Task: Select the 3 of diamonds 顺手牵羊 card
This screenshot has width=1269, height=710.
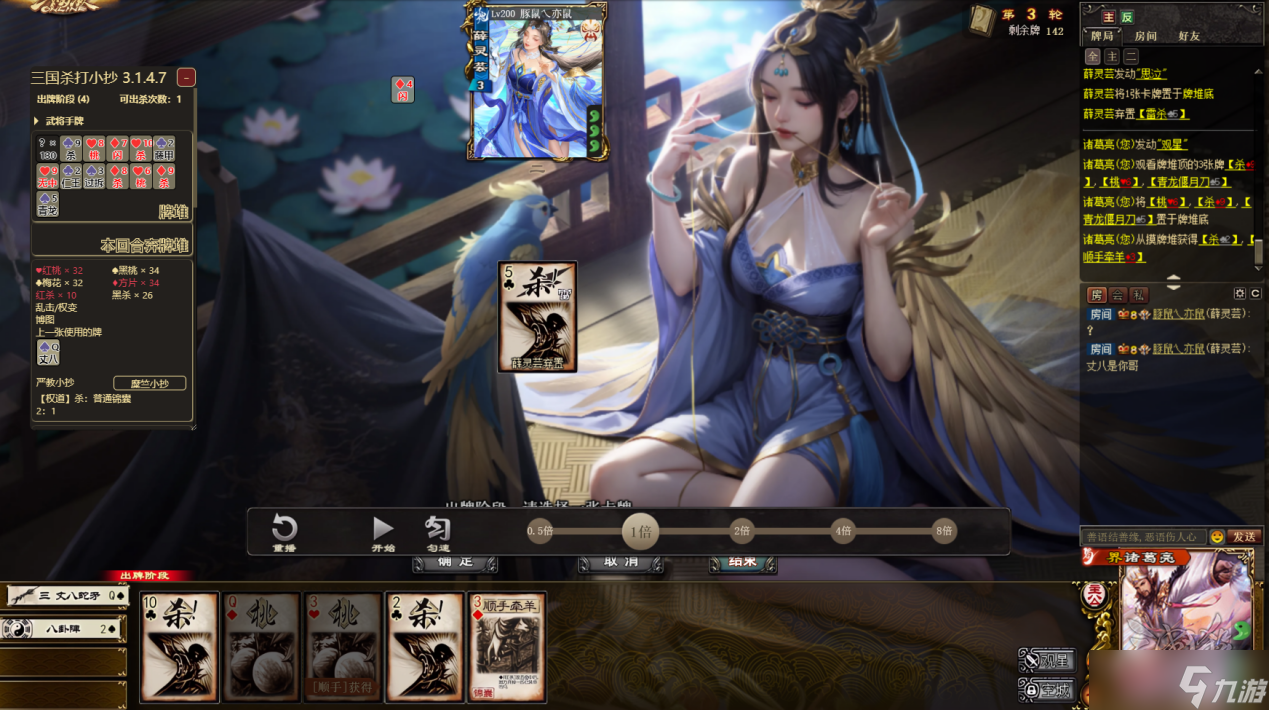Action: (507, 646)
